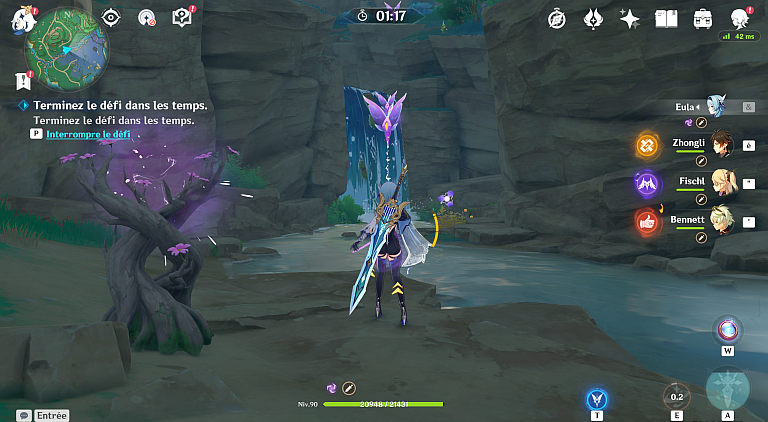This screenshot has width=768, height=422.
Task: Click the bookmark banner icon under the minimap
Action: (21, 80)
